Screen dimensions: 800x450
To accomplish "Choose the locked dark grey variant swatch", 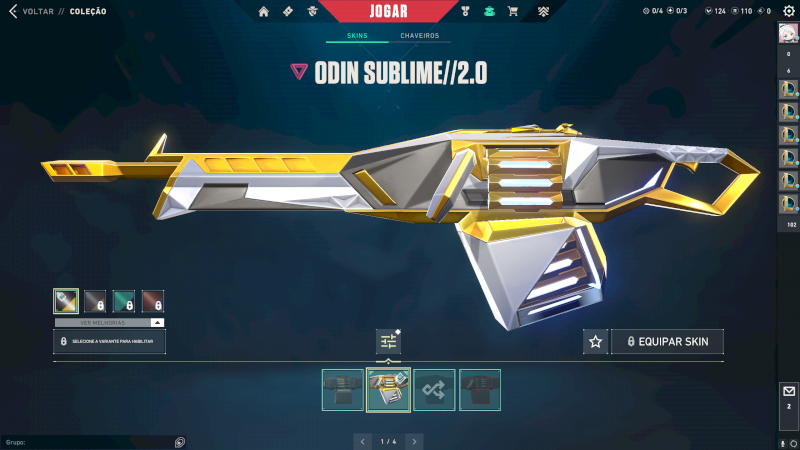I will pyautogui.click(x=95, y=301).
